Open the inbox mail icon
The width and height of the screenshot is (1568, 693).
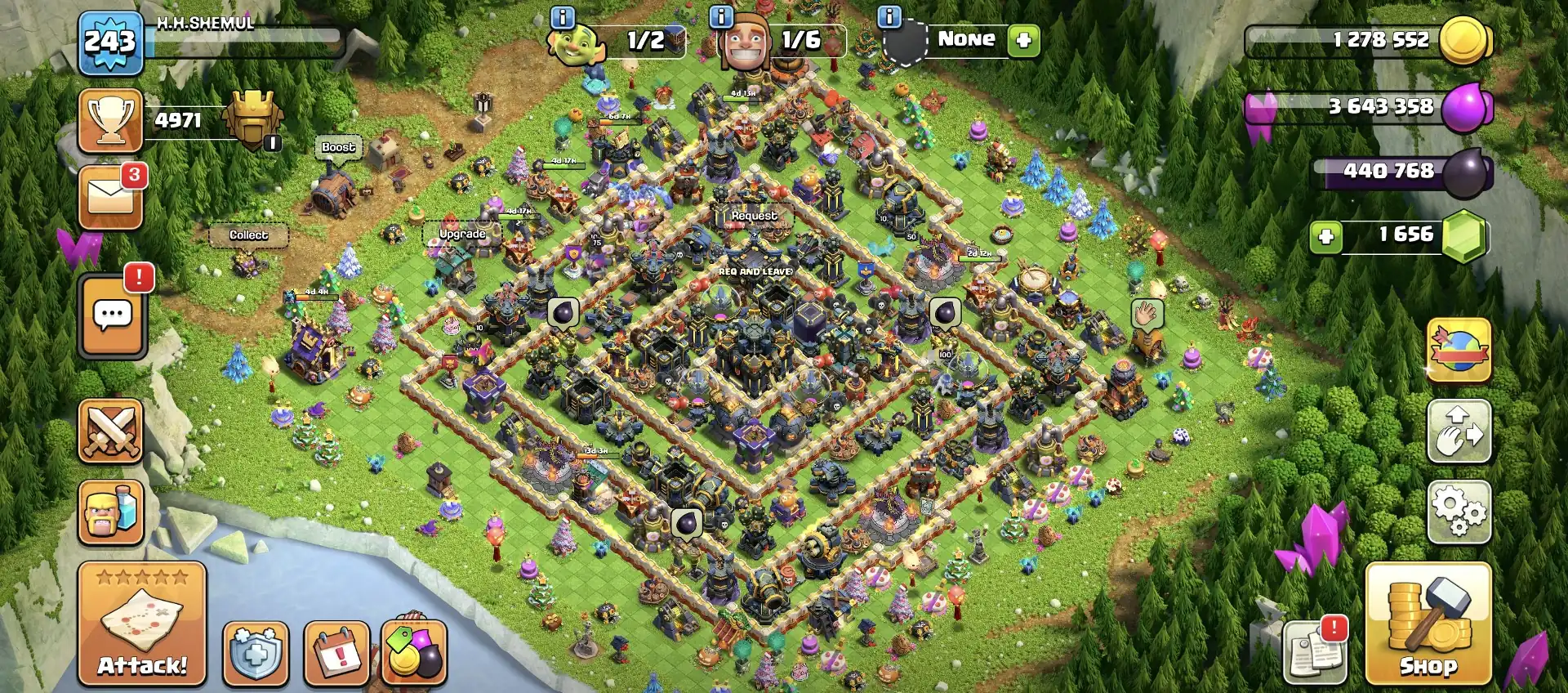click(110, 194)
